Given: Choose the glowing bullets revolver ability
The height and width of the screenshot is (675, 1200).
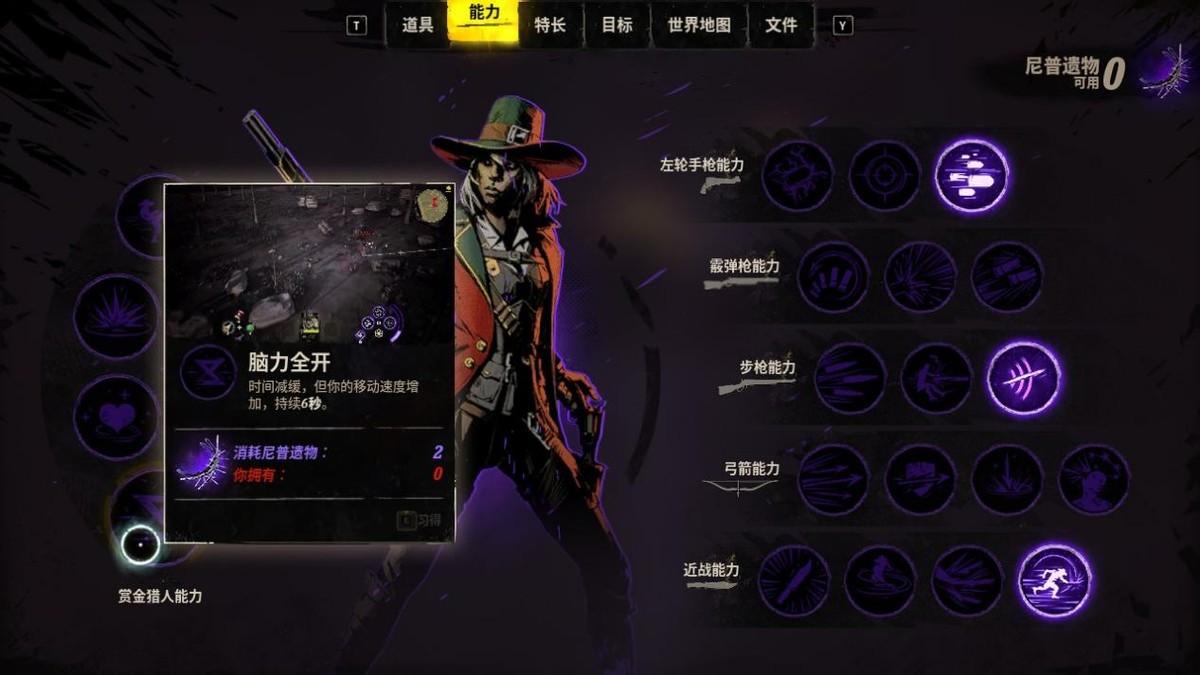Looking at the screenshot, I should (972, 176).
